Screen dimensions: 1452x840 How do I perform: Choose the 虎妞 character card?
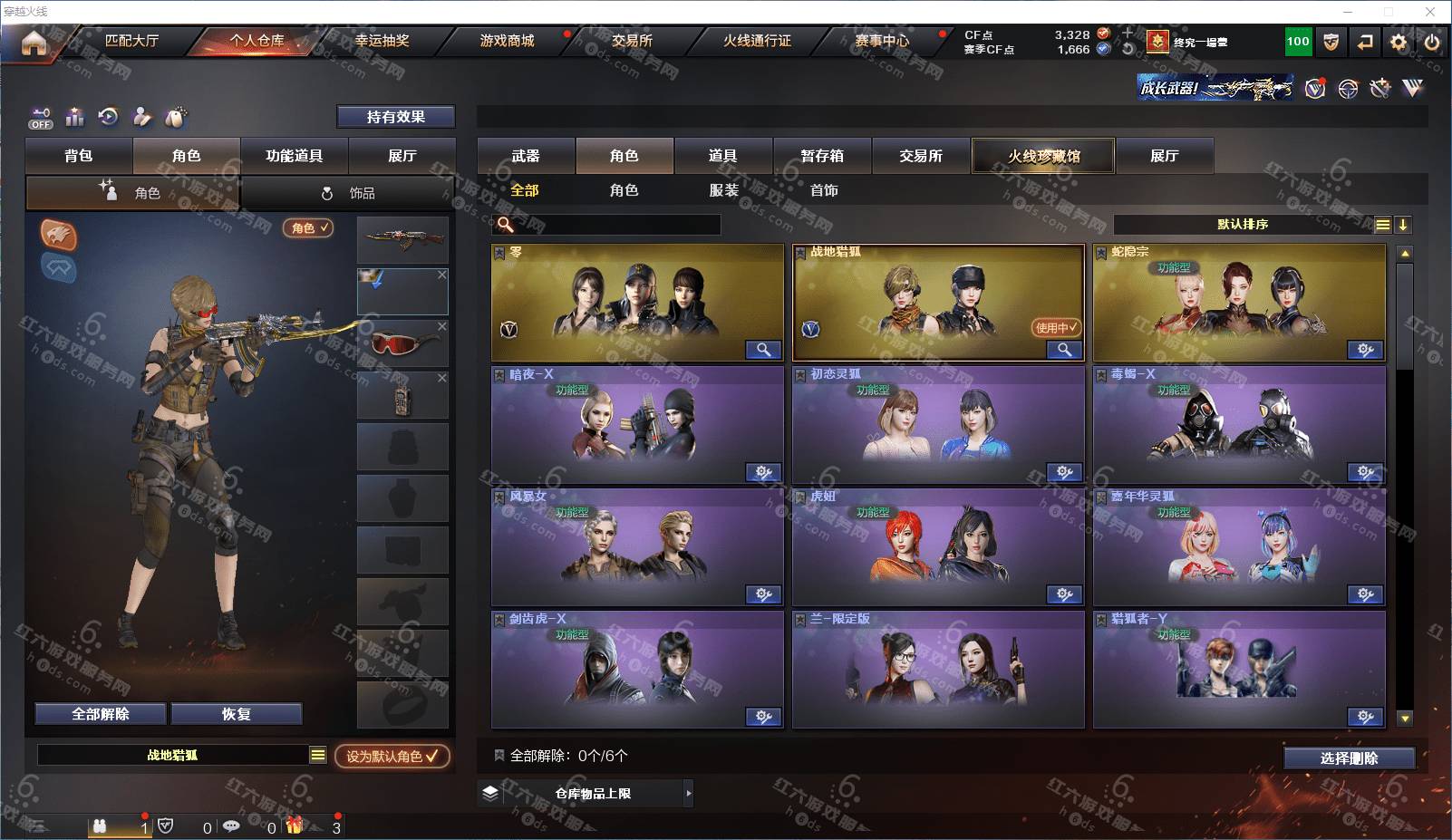click(x=937, y=547)
